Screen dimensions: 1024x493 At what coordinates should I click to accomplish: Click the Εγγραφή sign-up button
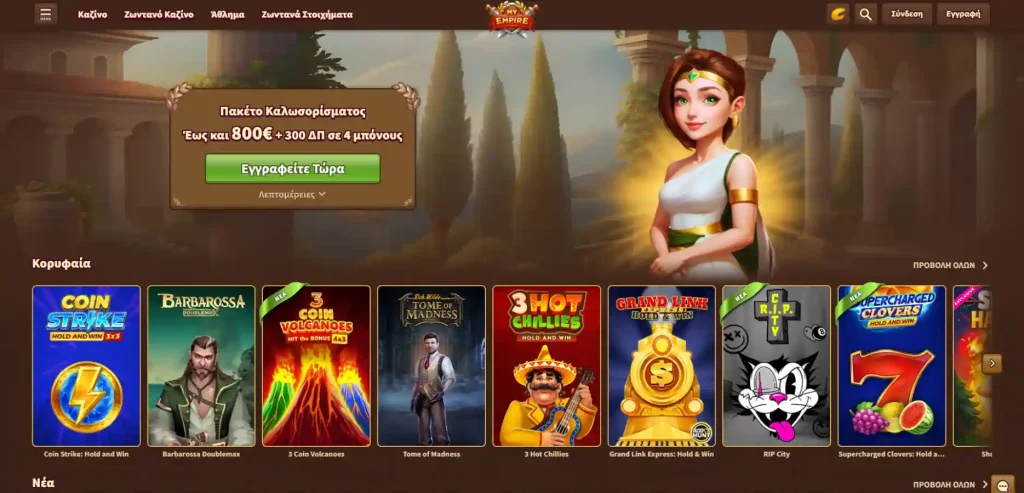tap(963, 14)
